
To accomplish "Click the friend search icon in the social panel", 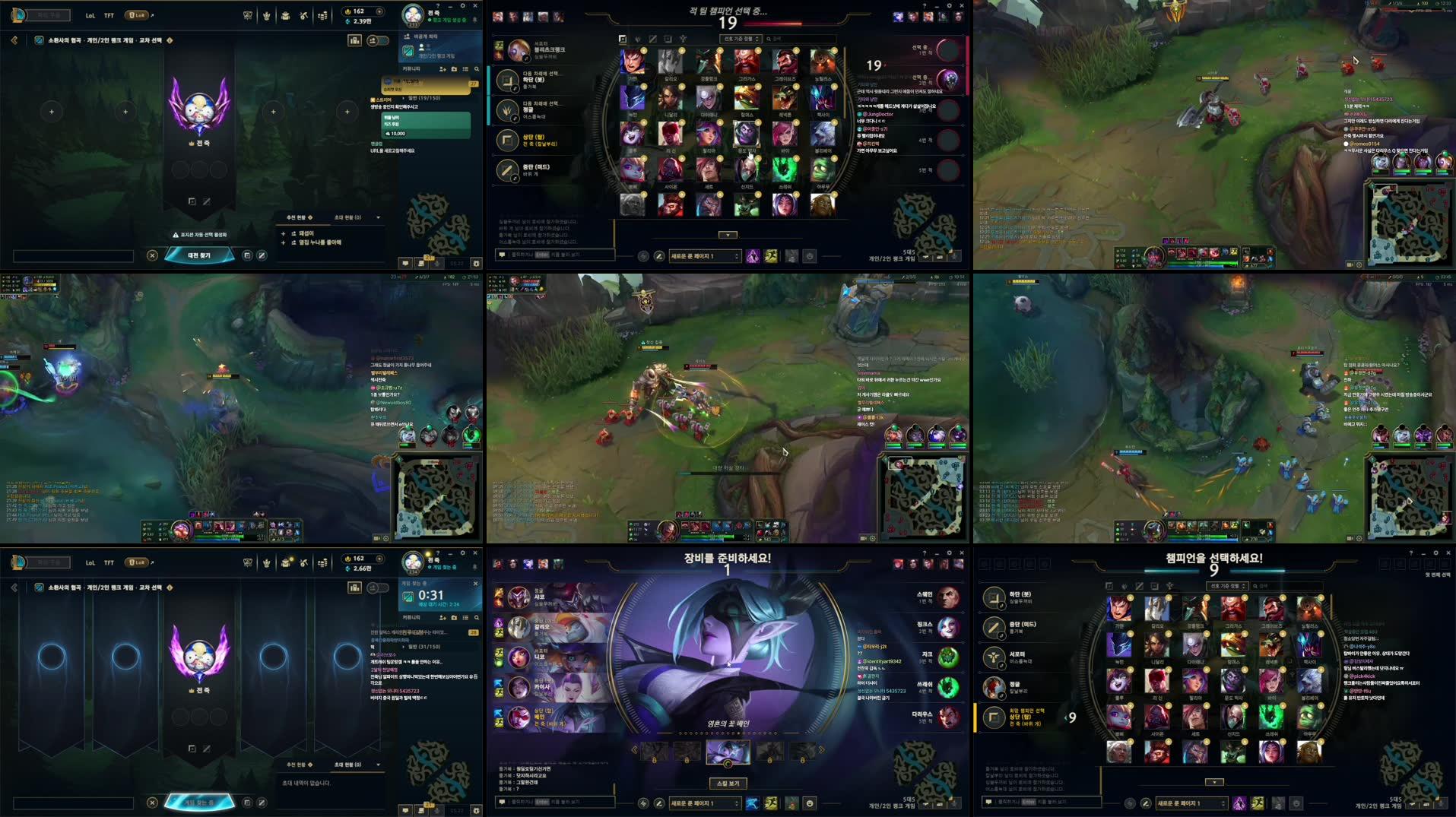I will coord(477,69).
